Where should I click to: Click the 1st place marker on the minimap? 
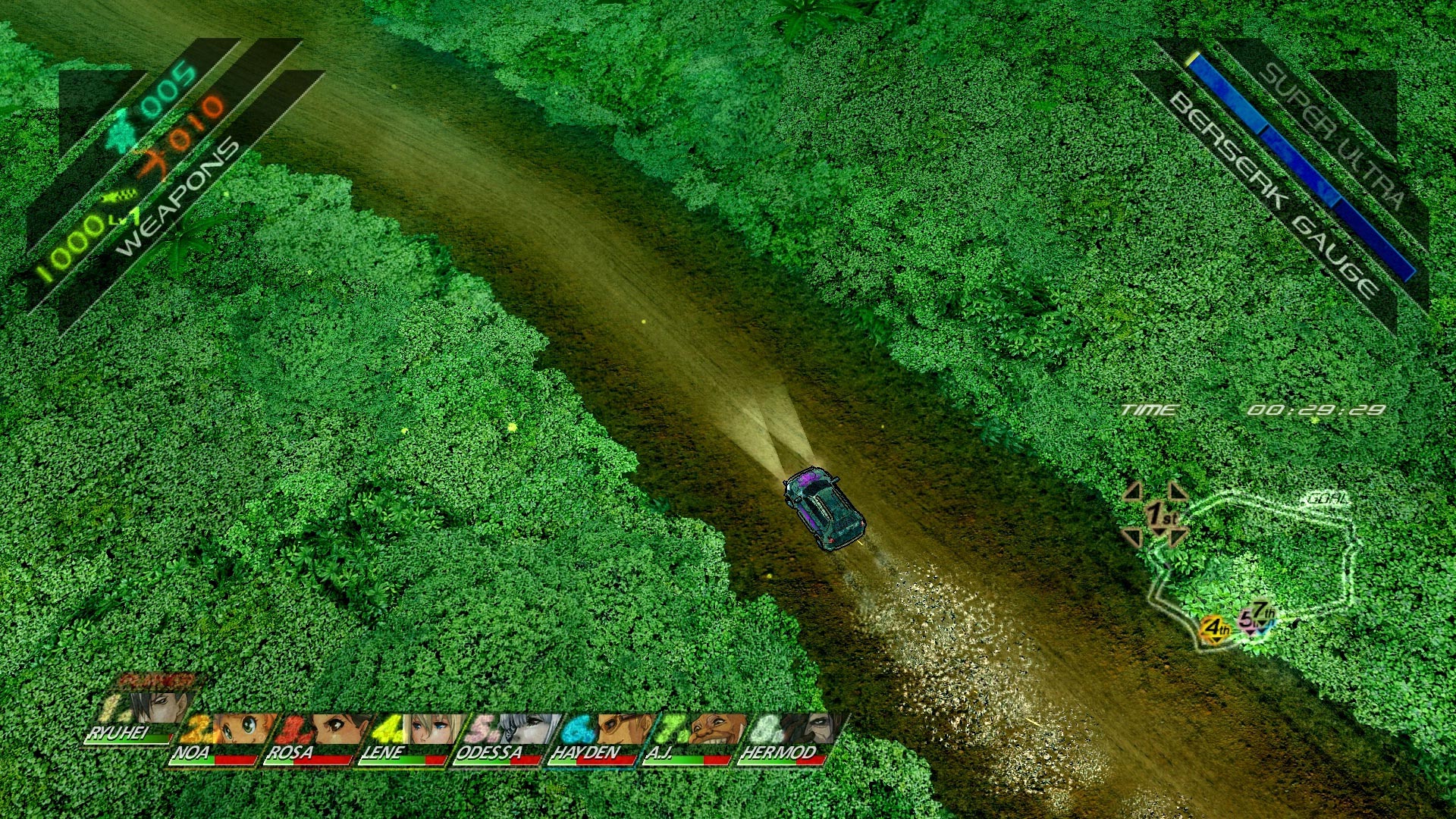pos(1159,514)
